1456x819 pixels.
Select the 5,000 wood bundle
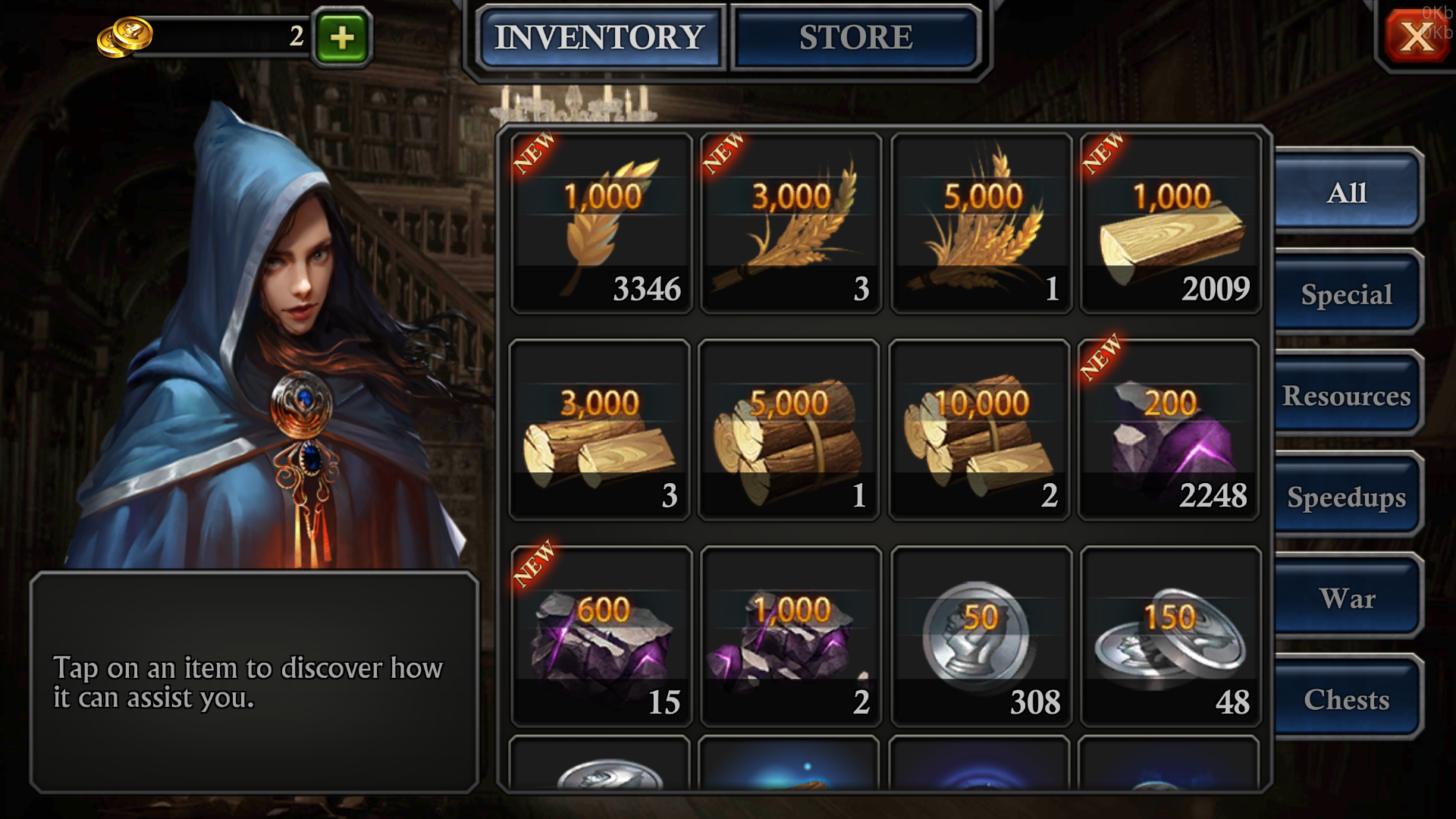(x=789, y=430)
